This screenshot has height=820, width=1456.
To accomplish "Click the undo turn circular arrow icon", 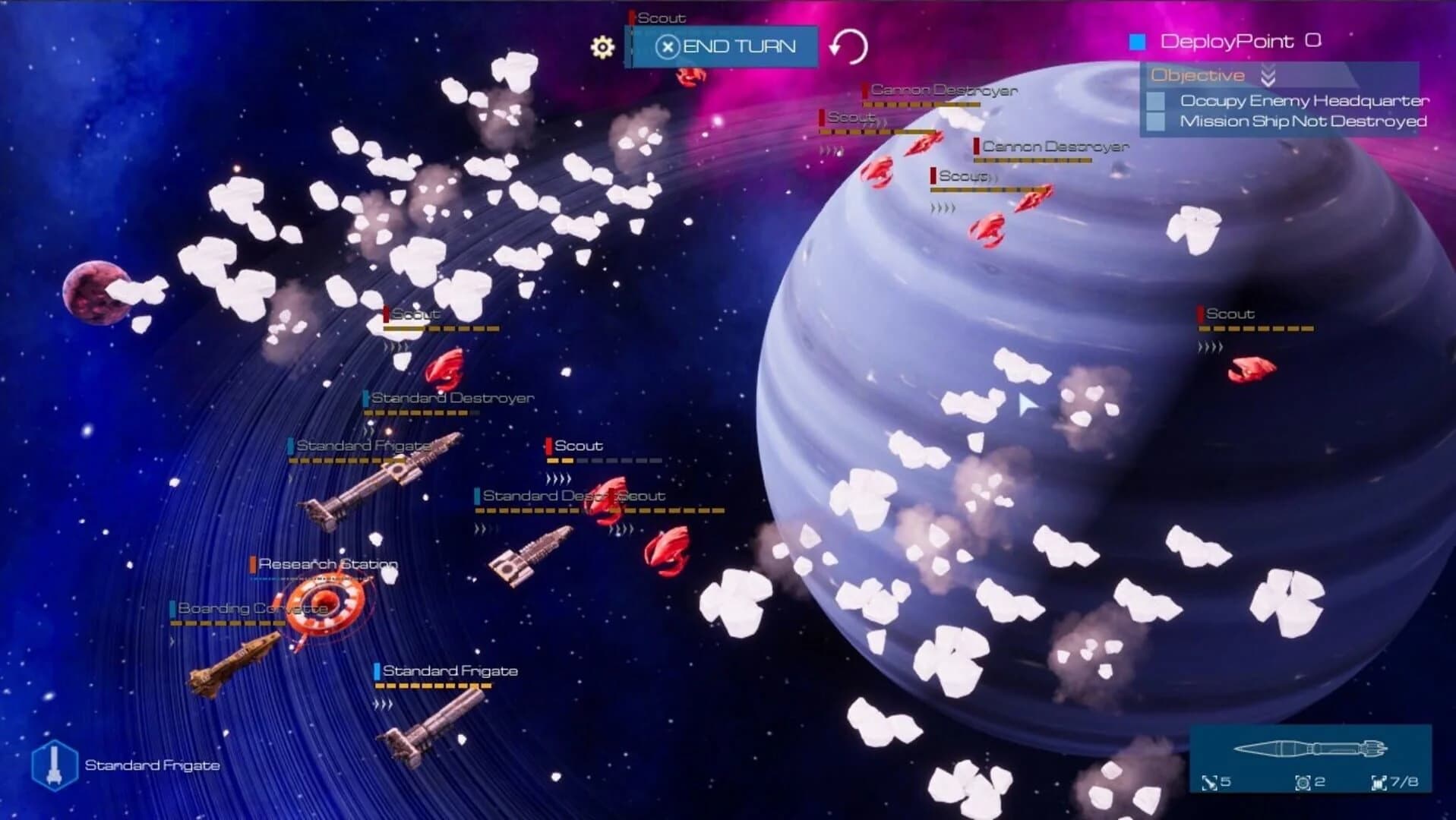I will 851,46.
